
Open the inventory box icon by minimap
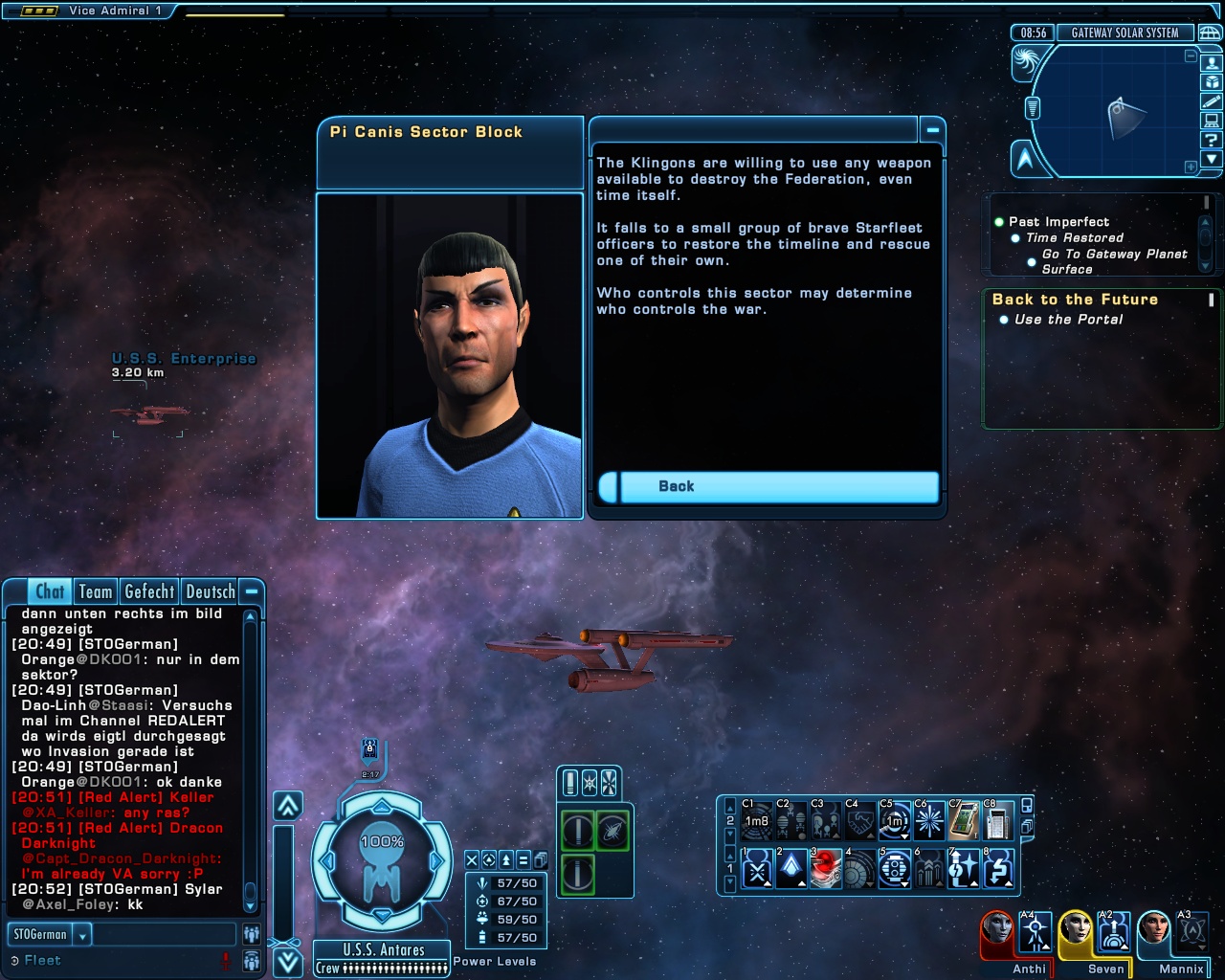pyautogui.click(x=1212, y=82)
